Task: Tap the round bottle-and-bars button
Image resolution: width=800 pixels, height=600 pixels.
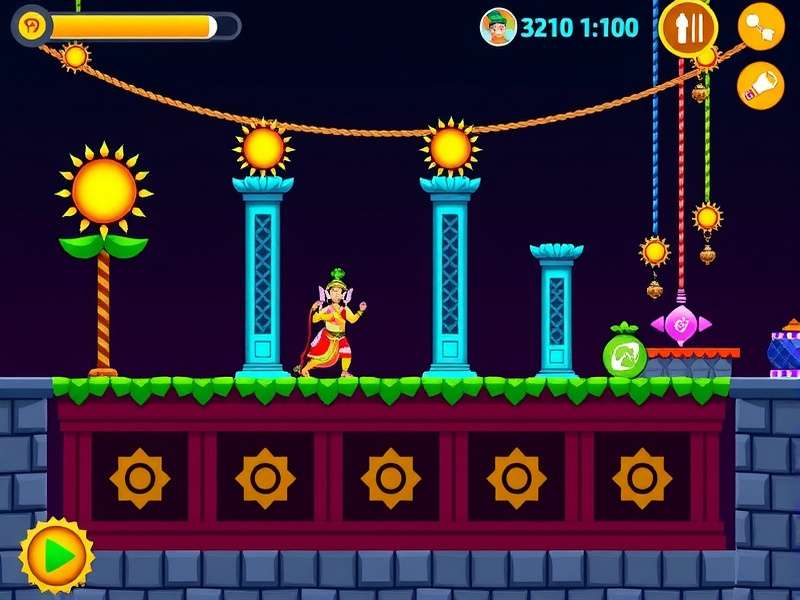Action: pyautogui.click(x=688, y=27)
